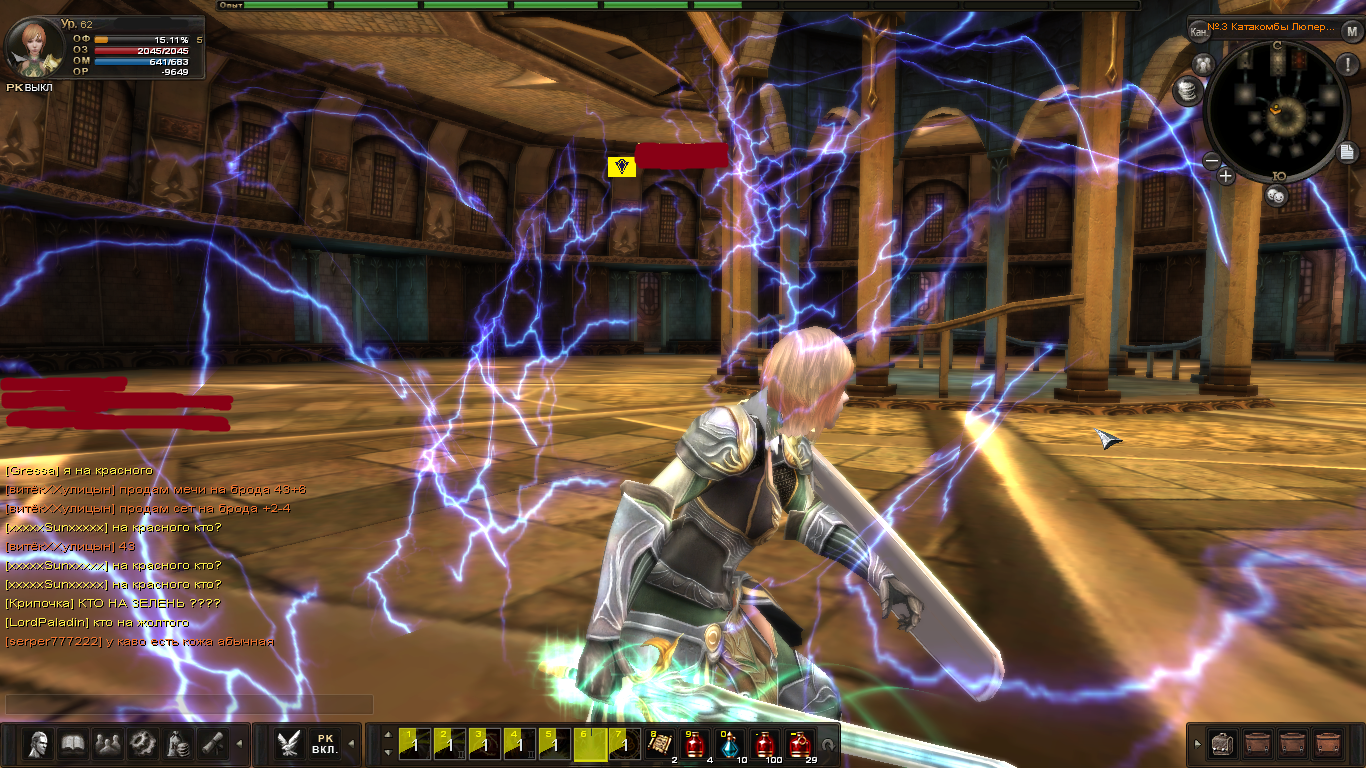Click the minimap zoom-in plus button
The image size is (1366, 768).
1226,176
